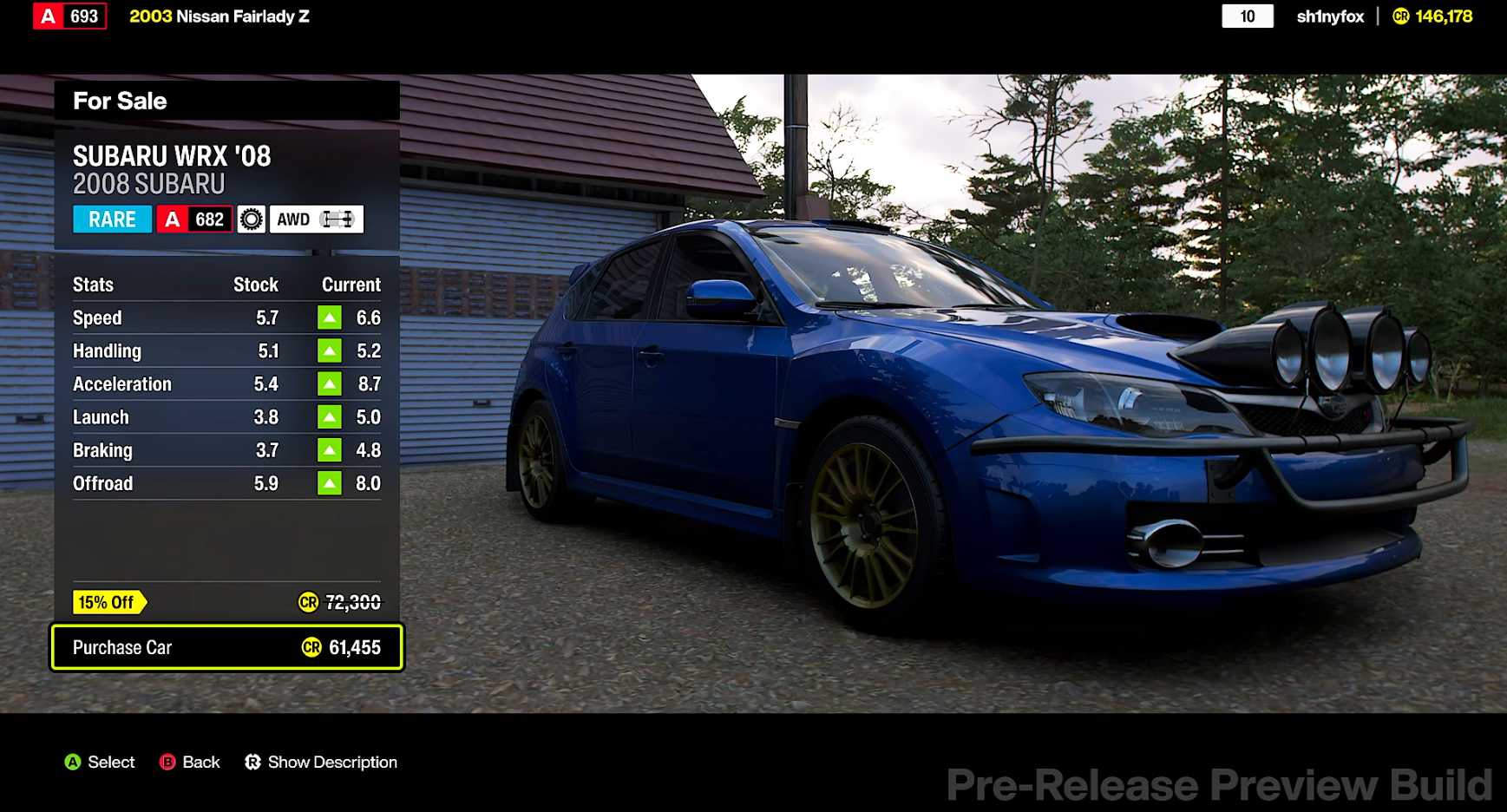Click the A 682 performance rating badge
Screen dimensions: 1507x812
coord(194,219)
